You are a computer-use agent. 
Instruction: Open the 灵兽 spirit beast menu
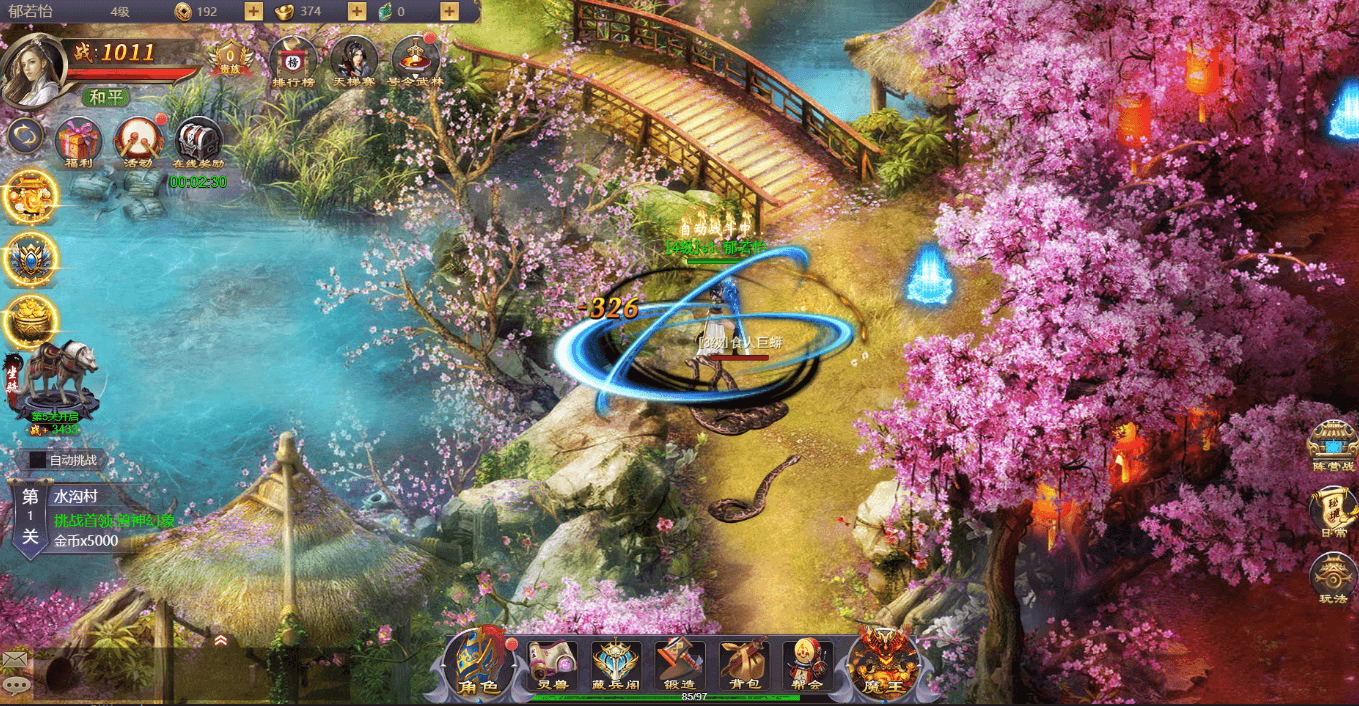(x=553, y=664)
